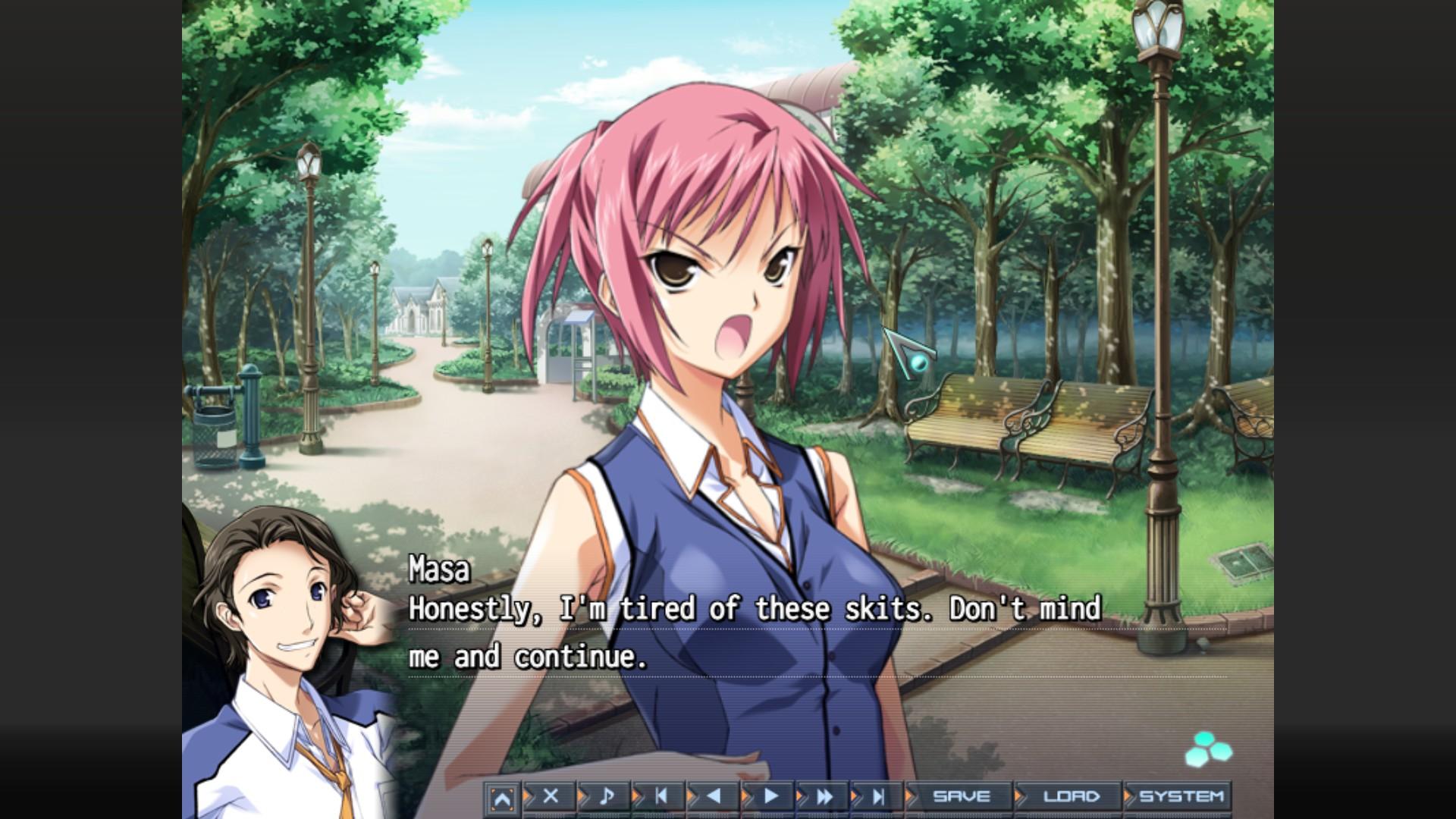Image resolution: width=1456 pixels, height=819 pixels.
Task: Go back using the left arrow button
Action: [714, 796]
